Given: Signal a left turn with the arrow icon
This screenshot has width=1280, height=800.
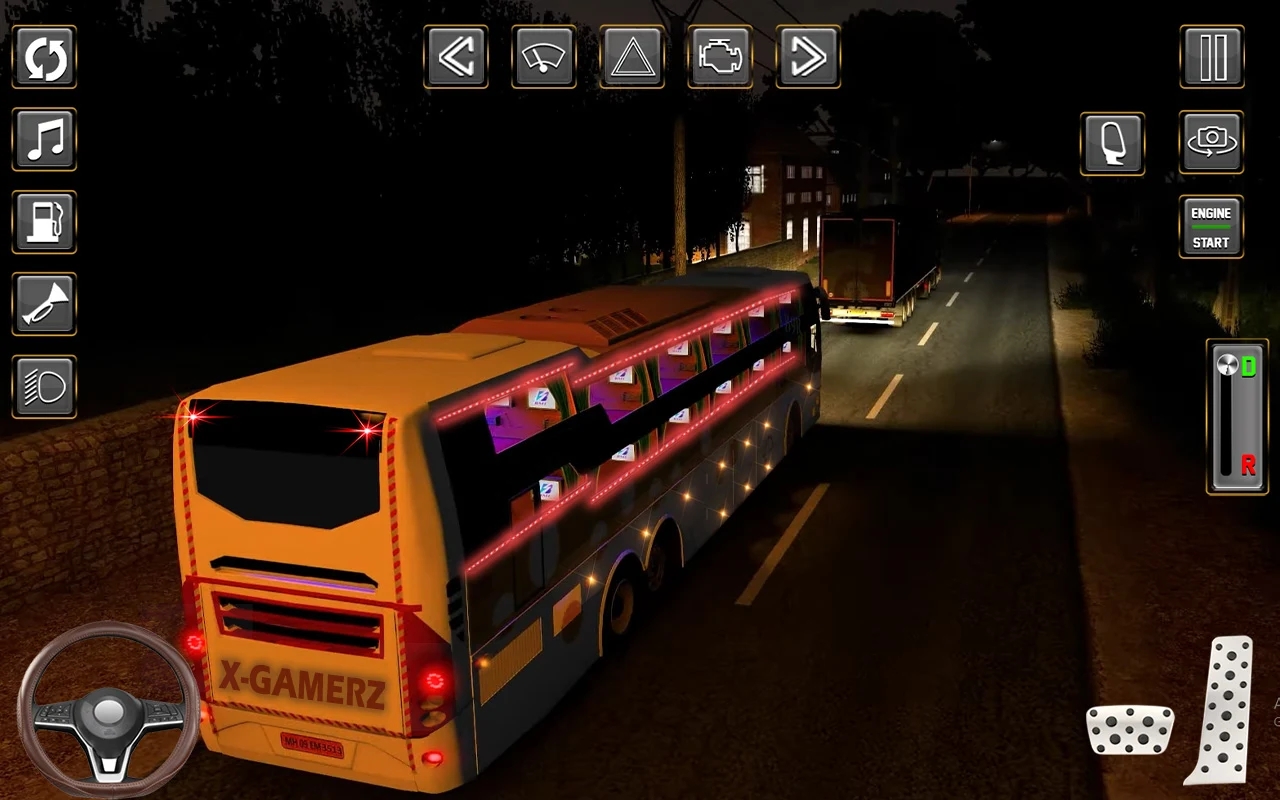Looking at the screenshot, I should point(457,57).
